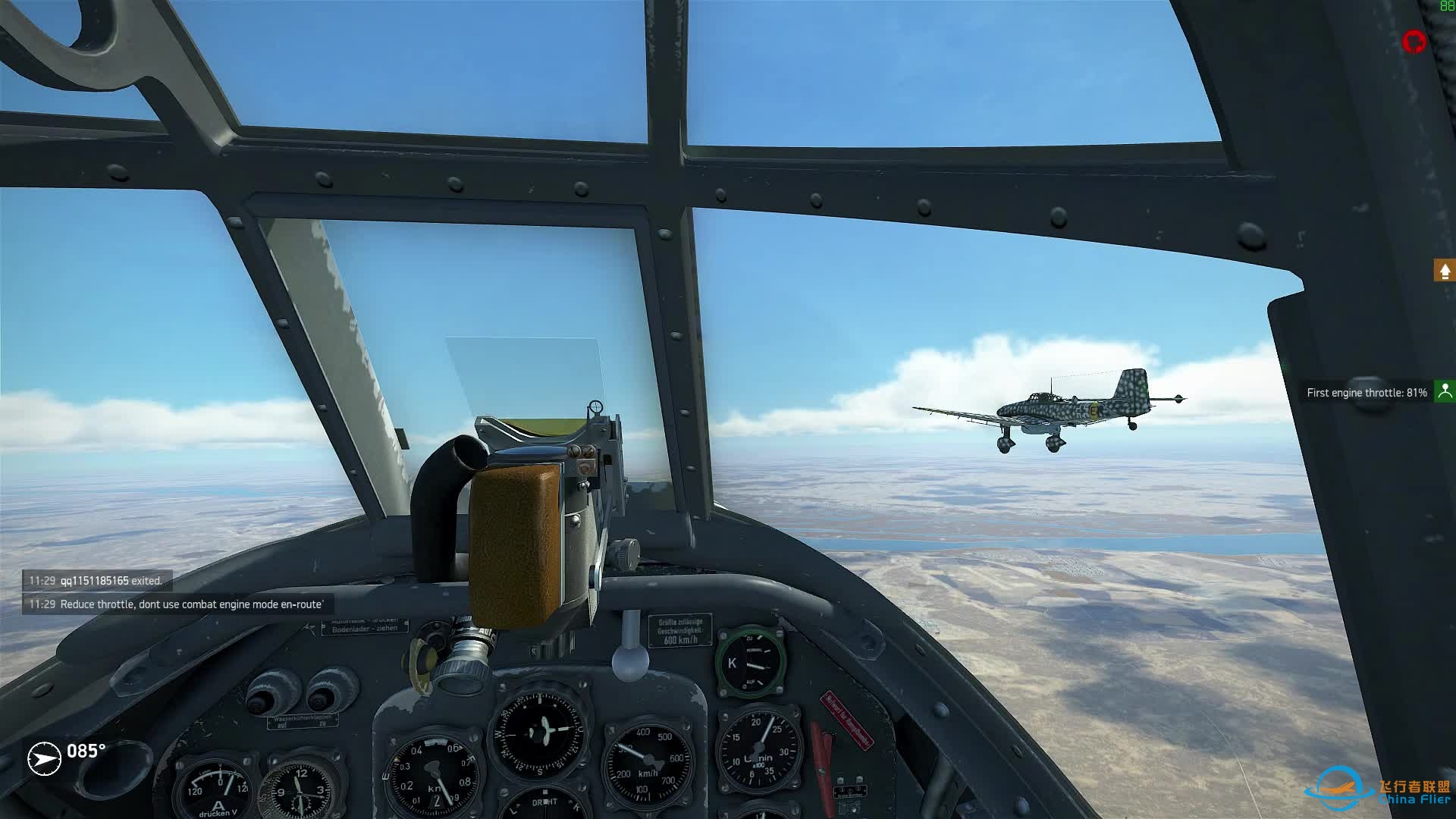Select the orange bomb bay arrow icon
This screenshot has height=819, width=1456.
pyautogui.click(x=1444, y=268)
